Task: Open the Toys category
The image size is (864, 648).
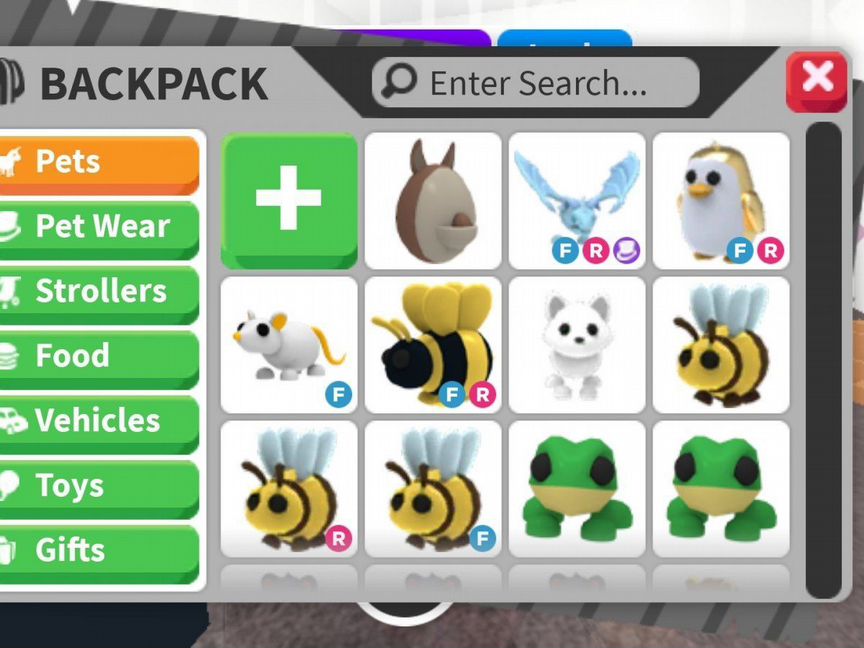Action: (100, 486)
